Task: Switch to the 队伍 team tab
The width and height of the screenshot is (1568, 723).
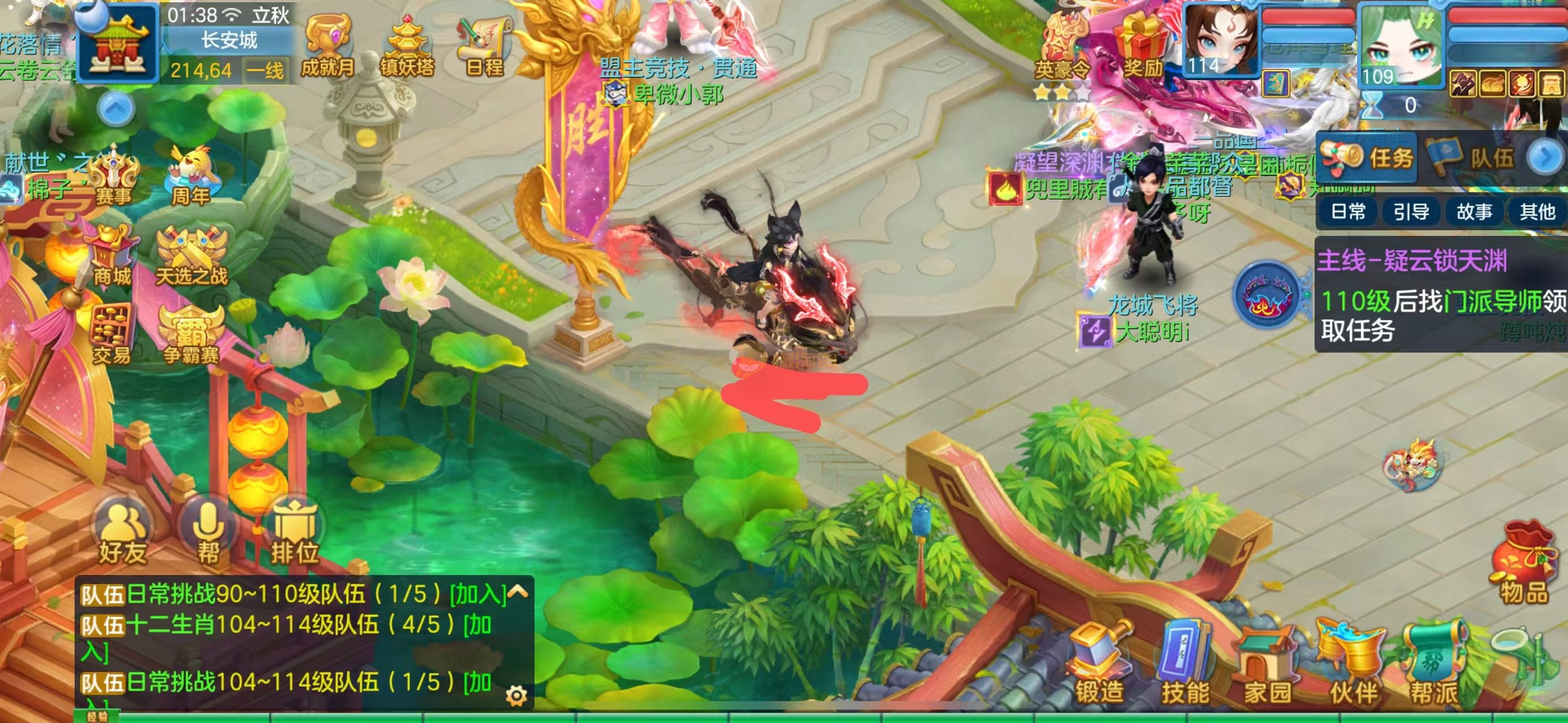Action: point(1474,157)
